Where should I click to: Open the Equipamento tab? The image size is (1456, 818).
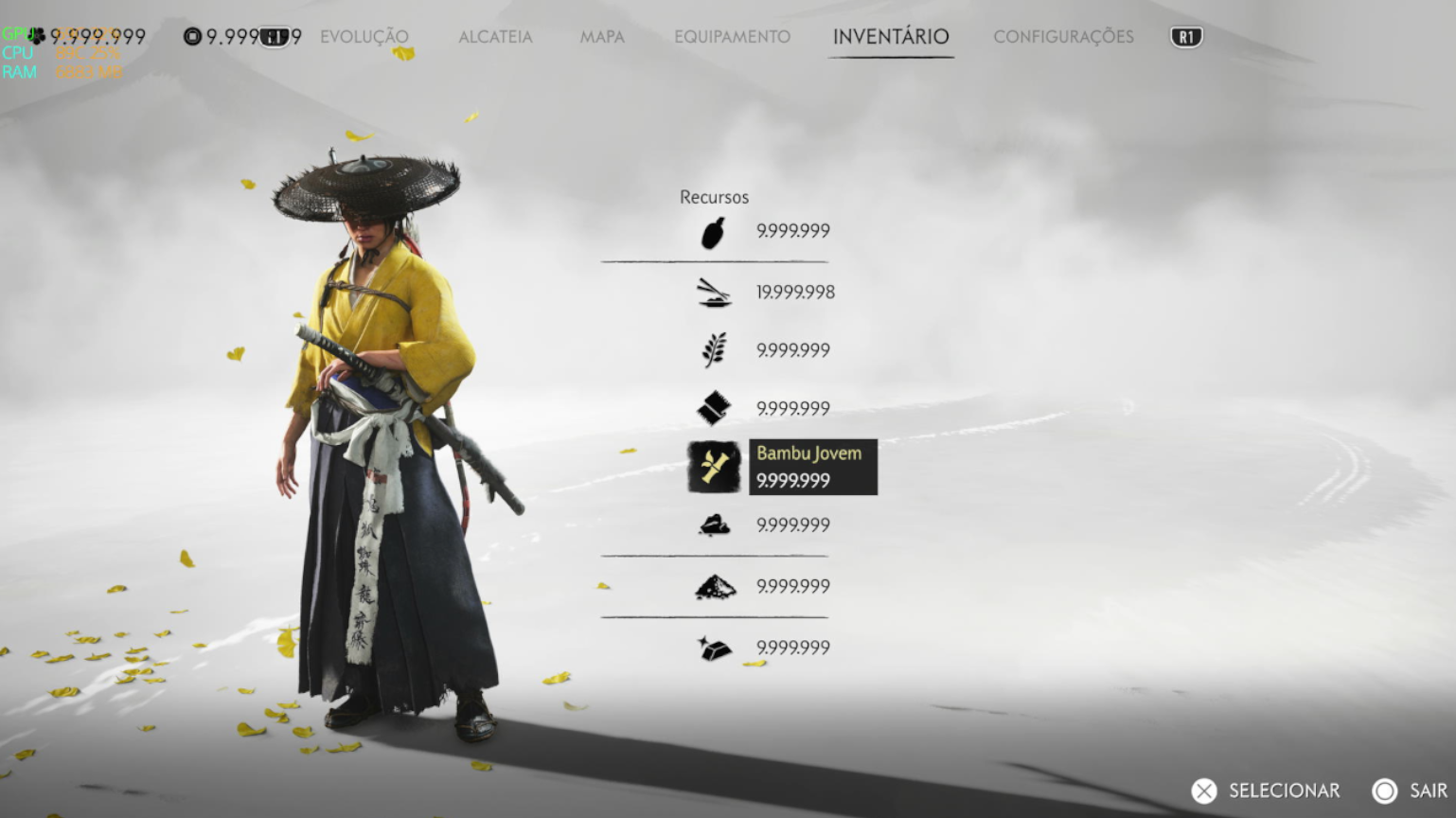pos(732,37)
